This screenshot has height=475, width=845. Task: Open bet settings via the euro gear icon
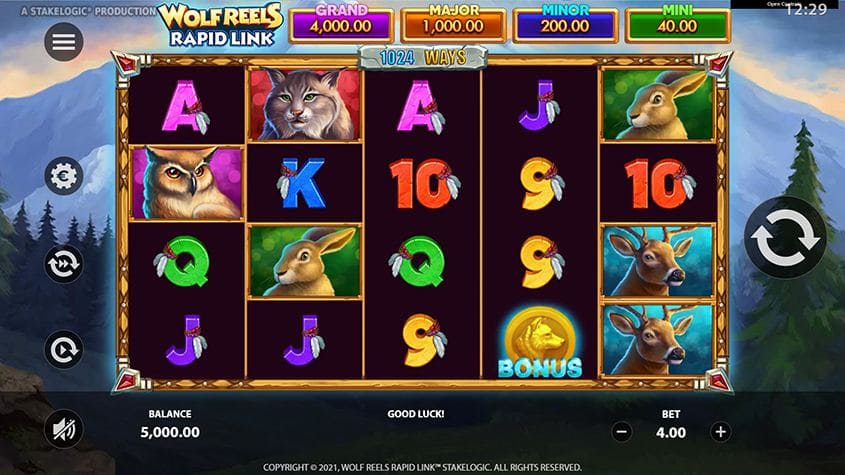coord(64,176)
